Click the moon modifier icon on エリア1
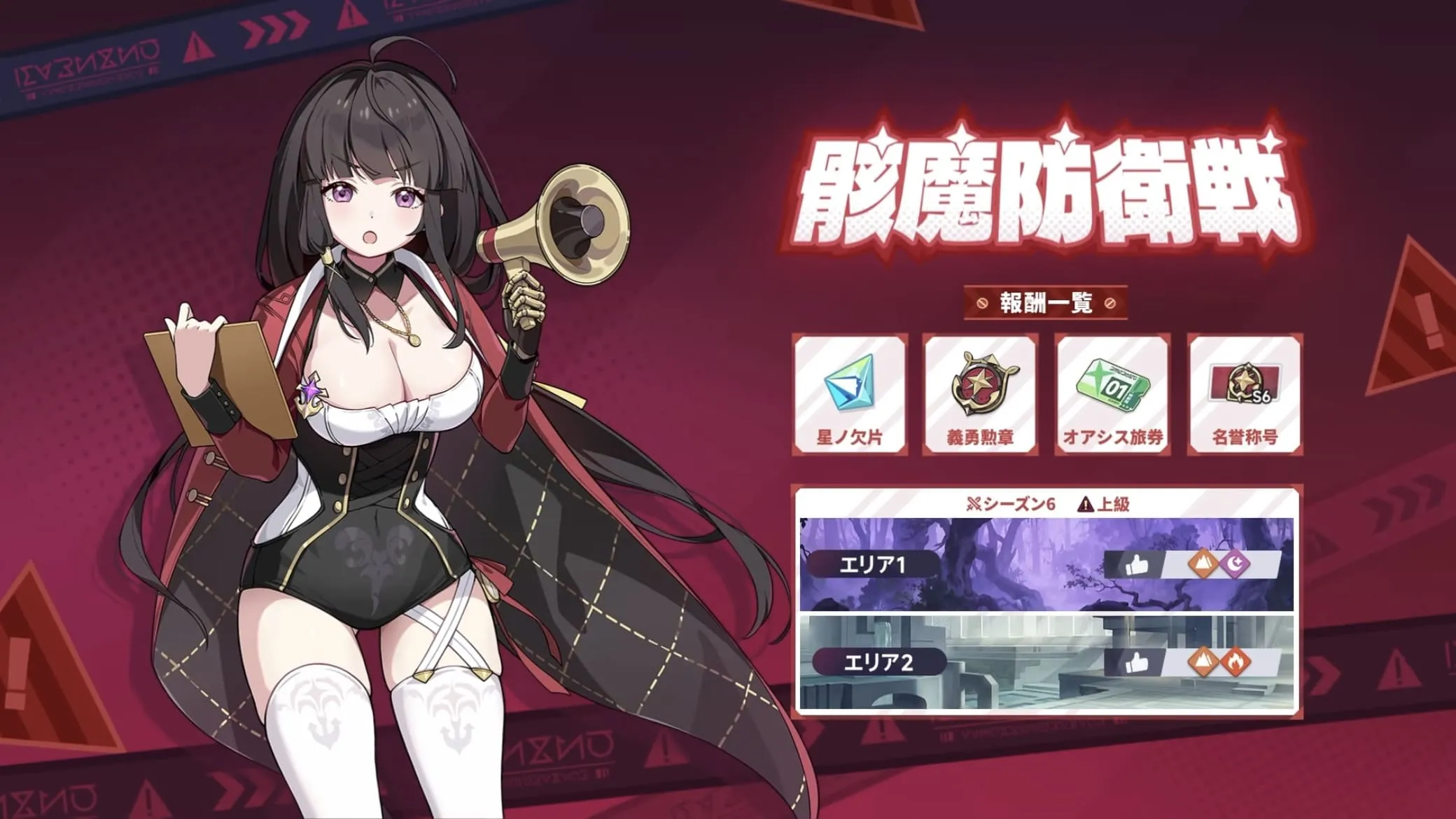 (x=1236, y=564)
